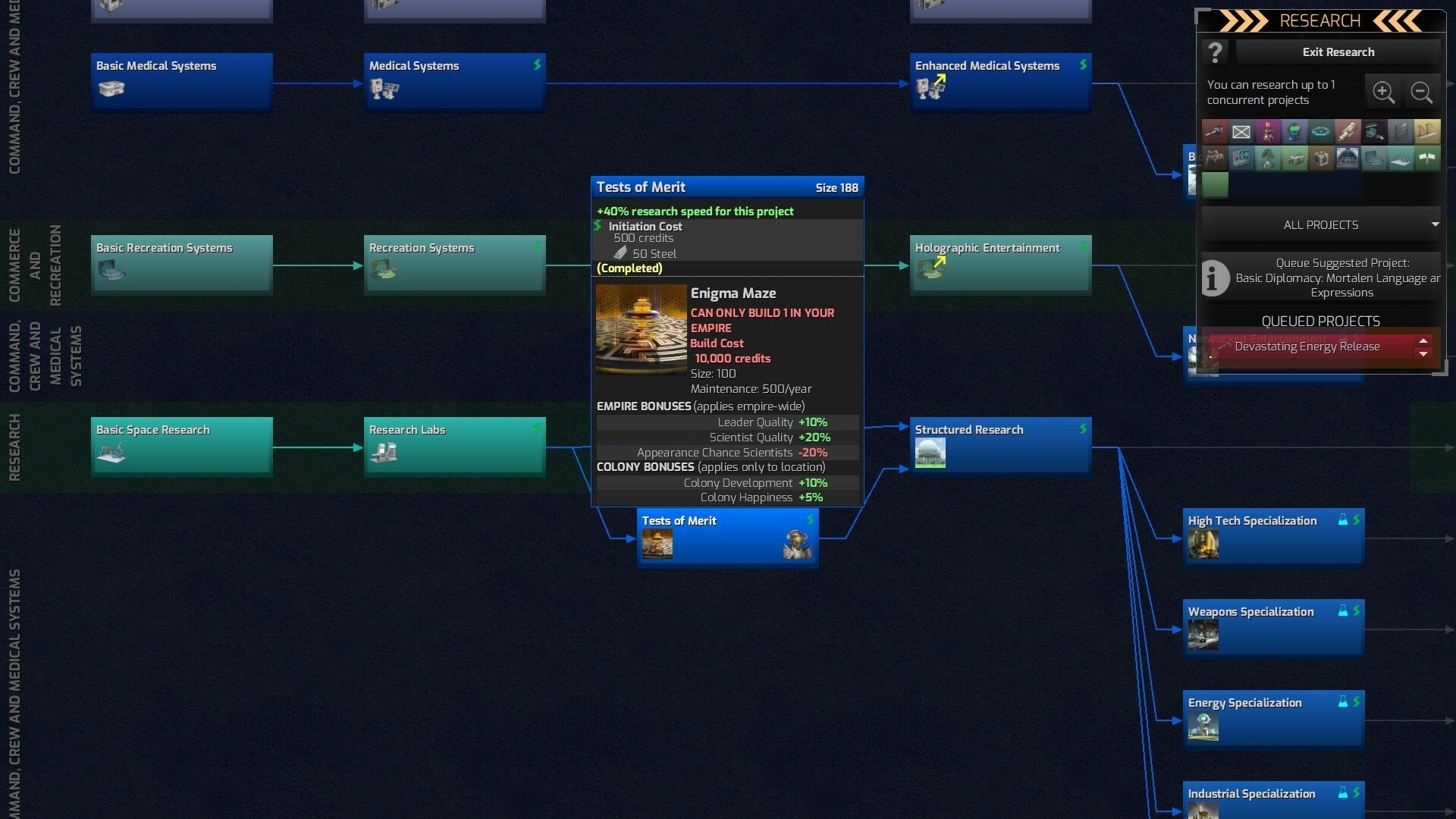
Task: Select the green helmet project icon
Action: pyautogui.click(x=1294, y=131)
